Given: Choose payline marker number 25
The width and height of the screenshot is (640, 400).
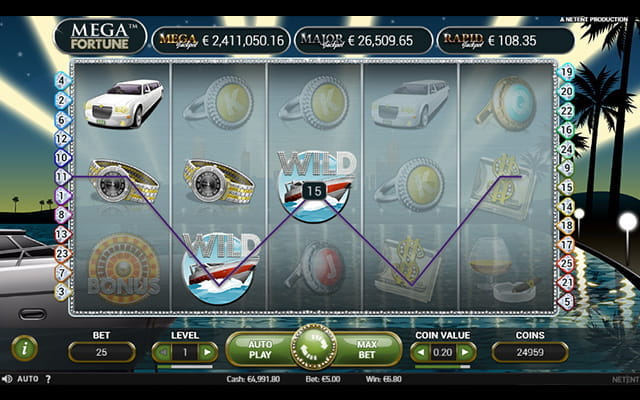Looking at the screenshot, I should (566, 263).
